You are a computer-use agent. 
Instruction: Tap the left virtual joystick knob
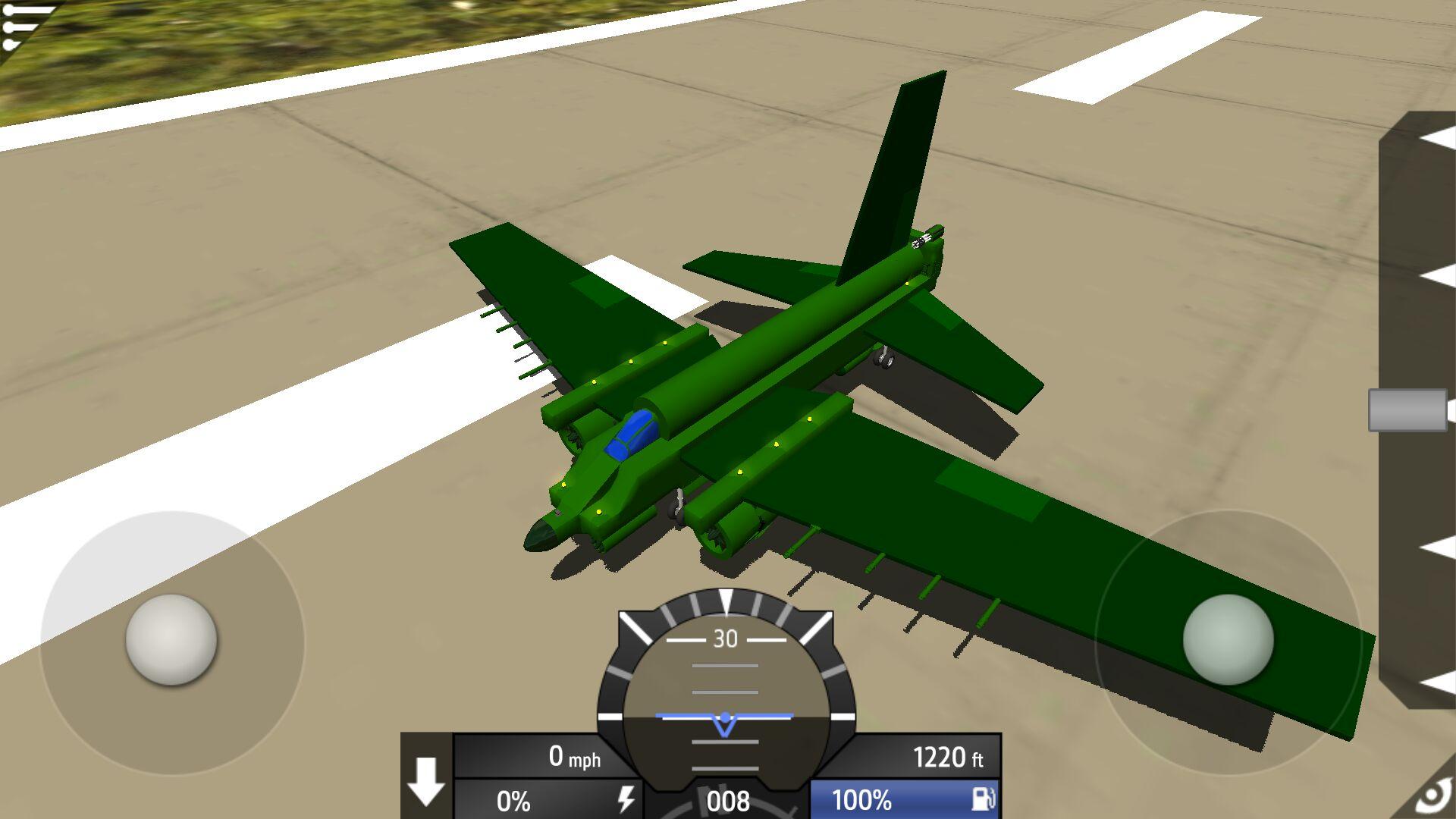[171, 641]
